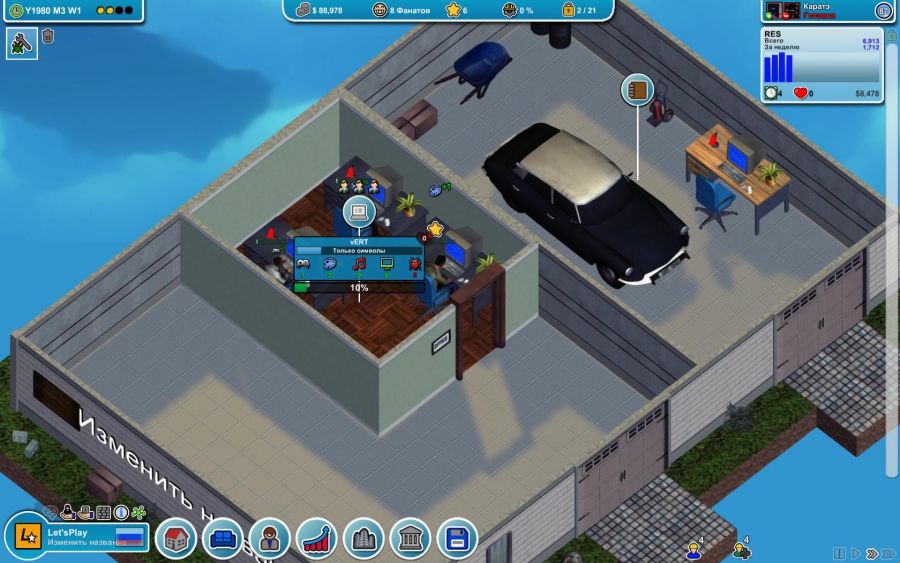Open the staff menu with person icon
The height and width of the screenshot is (563, 900).
pos(270,539)
